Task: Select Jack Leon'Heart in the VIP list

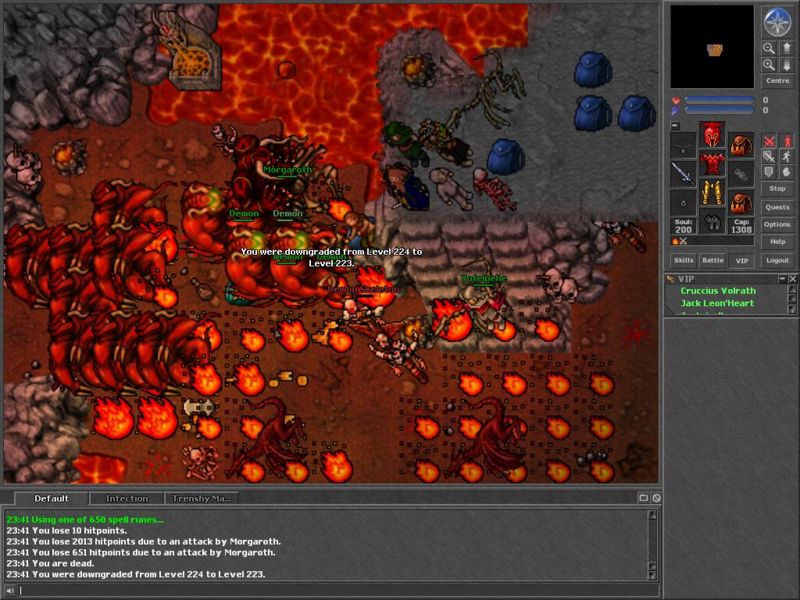Action: [717, 303]
